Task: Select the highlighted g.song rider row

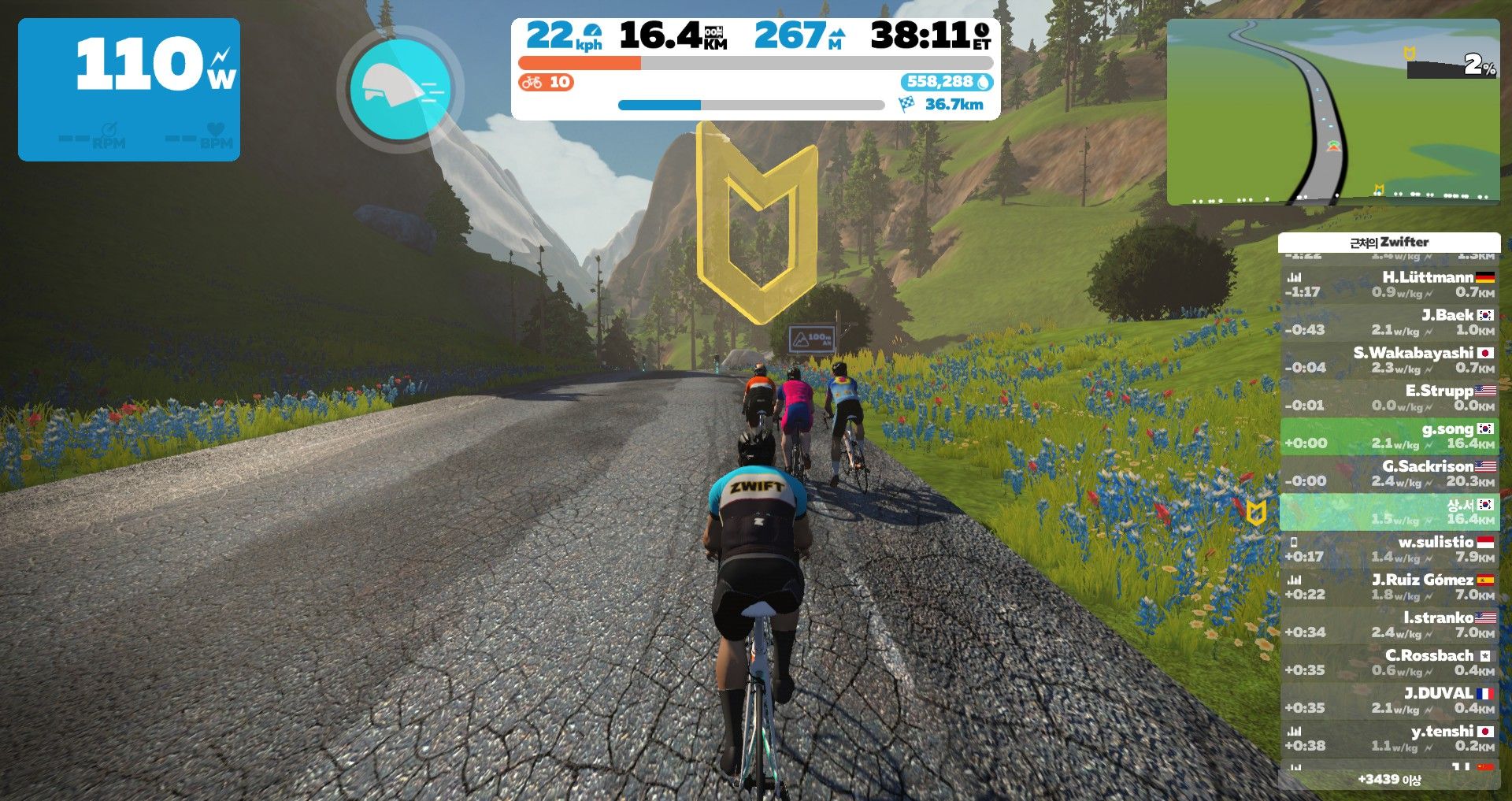Action: pos(1389,436)
